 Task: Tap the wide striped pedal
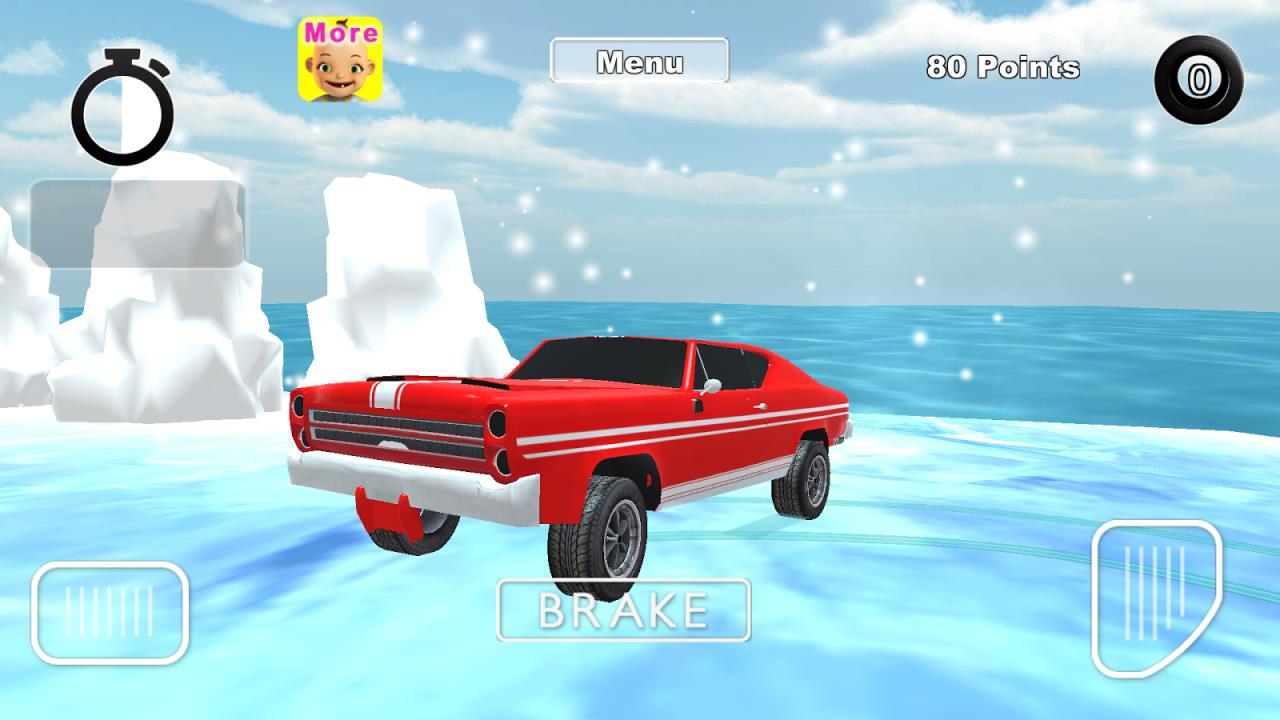[110, 612]
